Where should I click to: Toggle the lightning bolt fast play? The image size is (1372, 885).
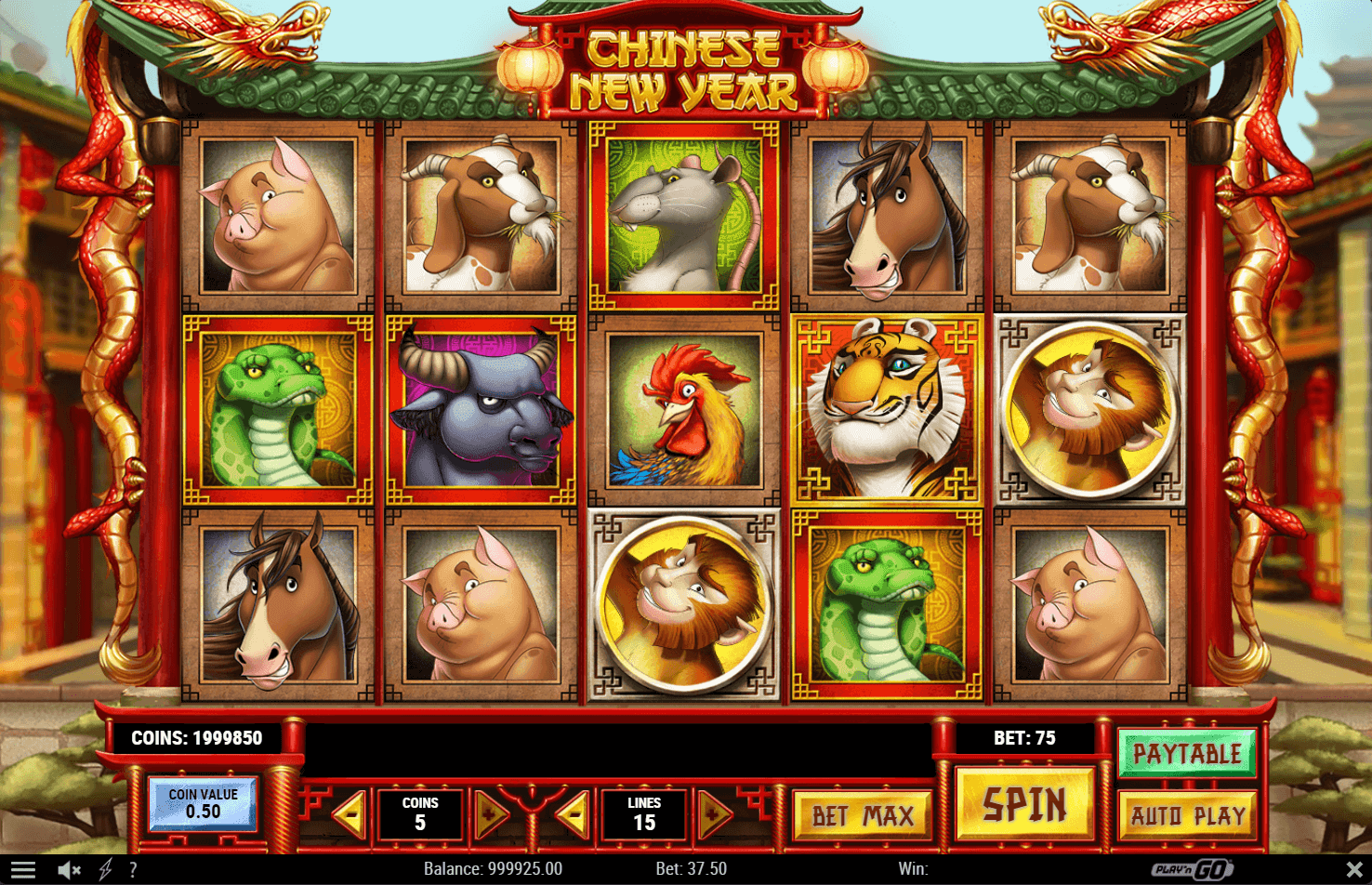click(105, 870)
